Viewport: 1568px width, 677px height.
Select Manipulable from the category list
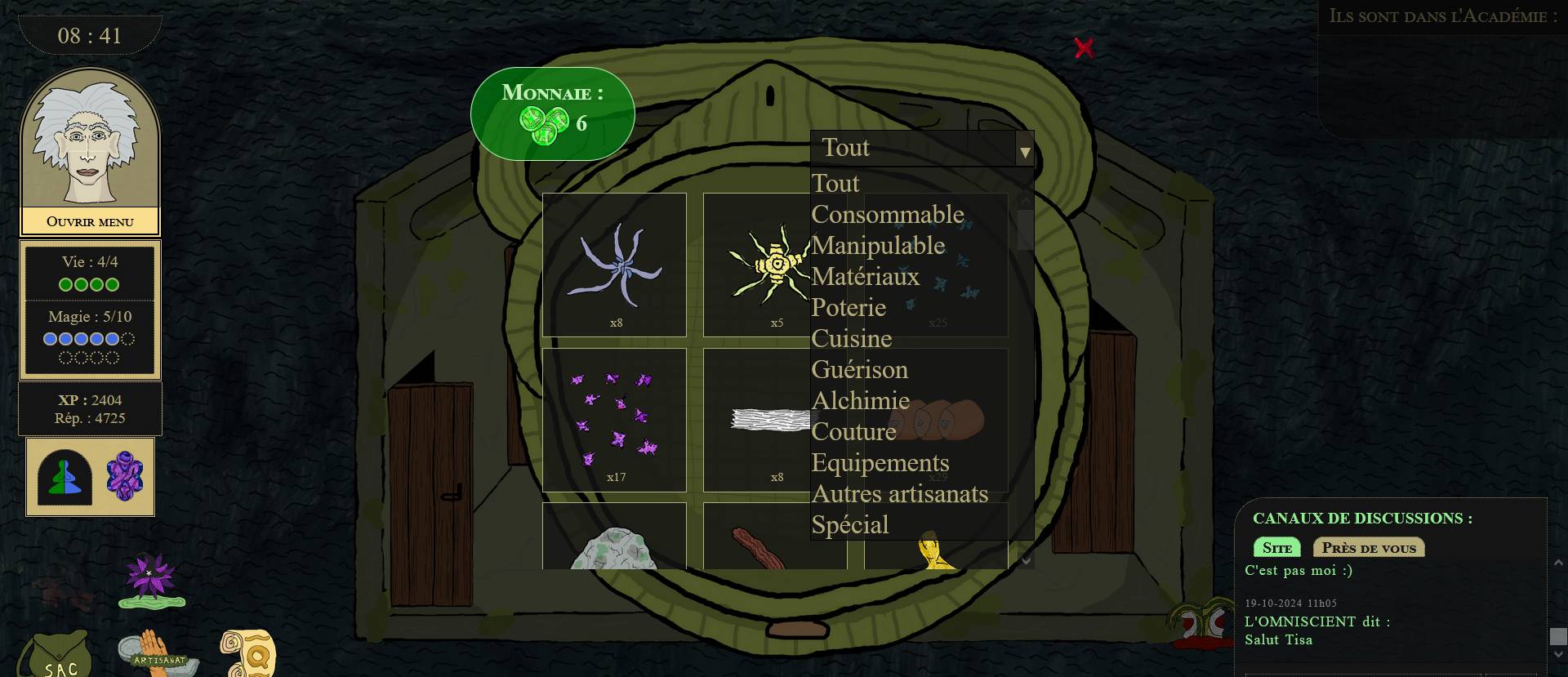[878, 246]
